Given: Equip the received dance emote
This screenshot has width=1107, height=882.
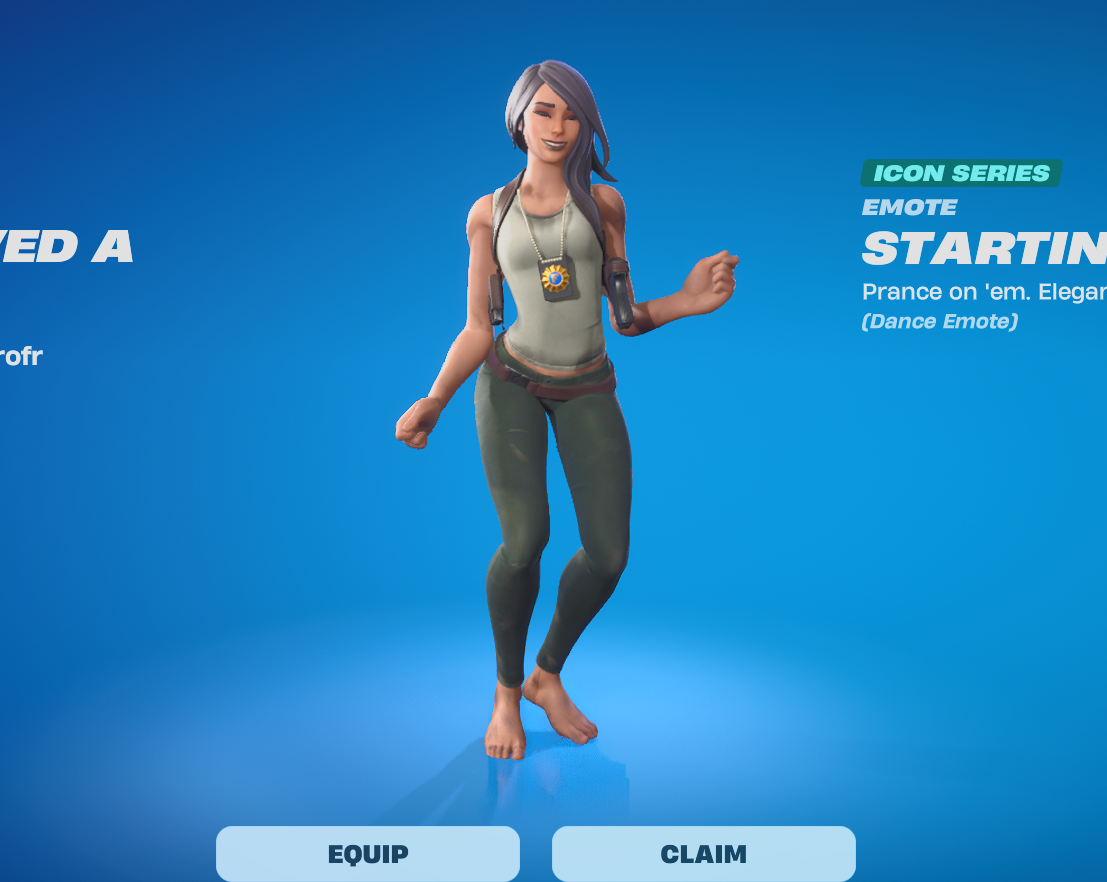Looking at the screenshot, I should pos(368,854).
